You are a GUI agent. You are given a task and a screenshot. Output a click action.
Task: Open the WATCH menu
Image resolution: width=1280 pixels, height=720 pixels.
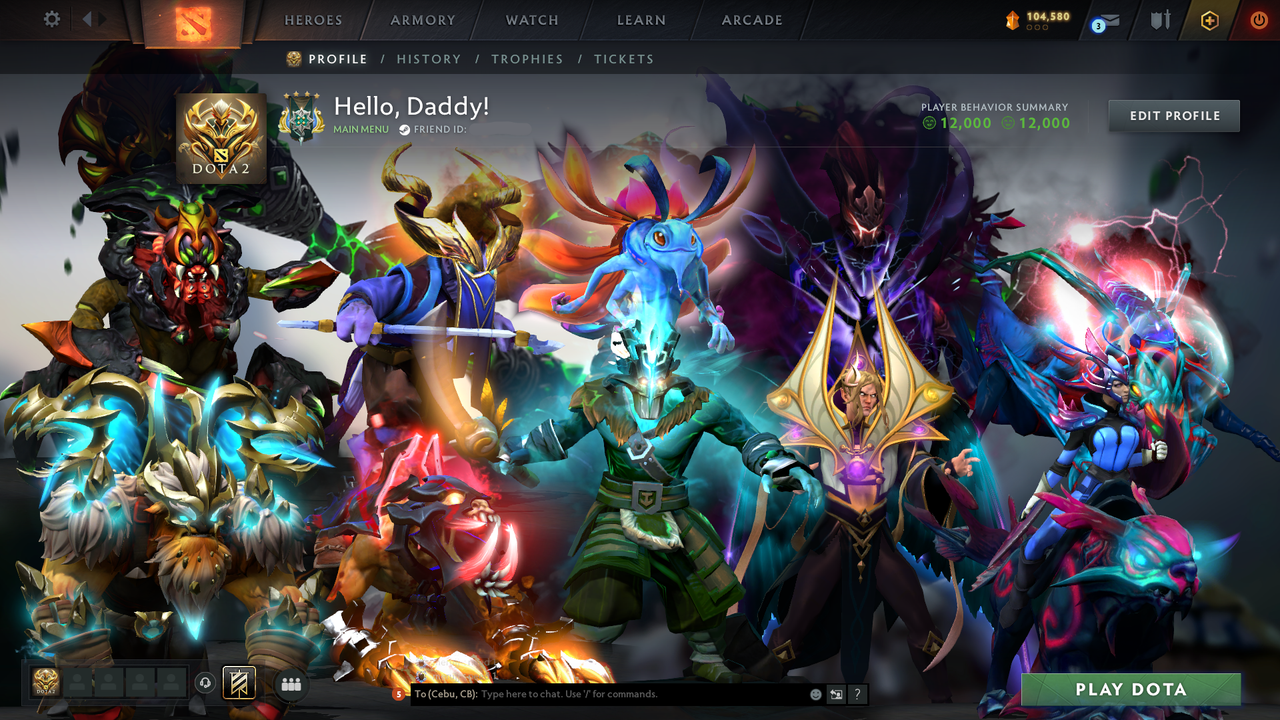(x=531, y=20)
